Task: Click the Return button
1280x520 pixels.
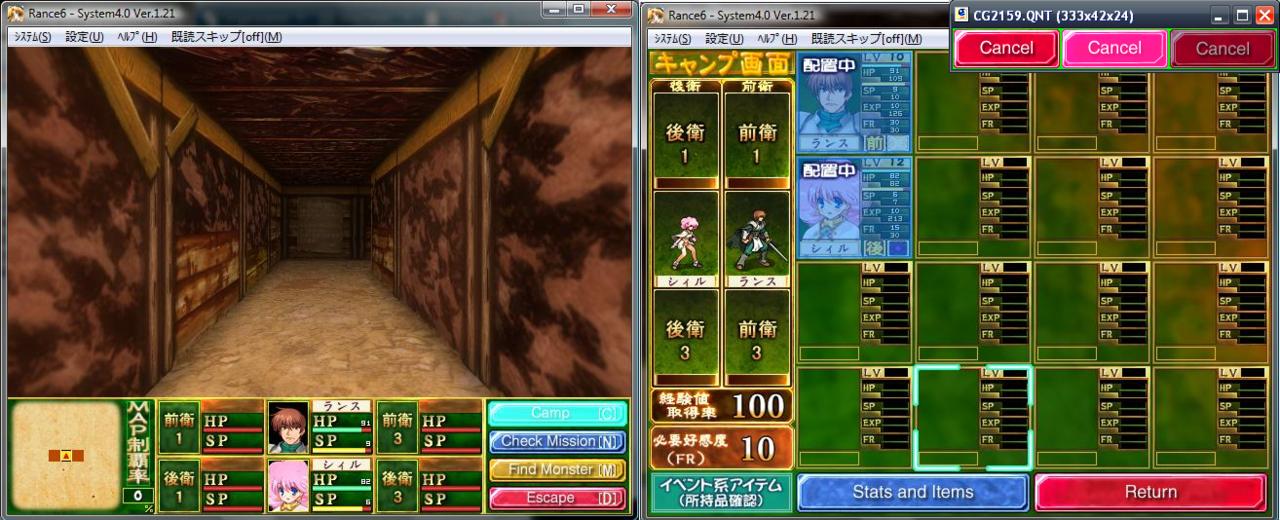Action: (x=1150, y=492)
